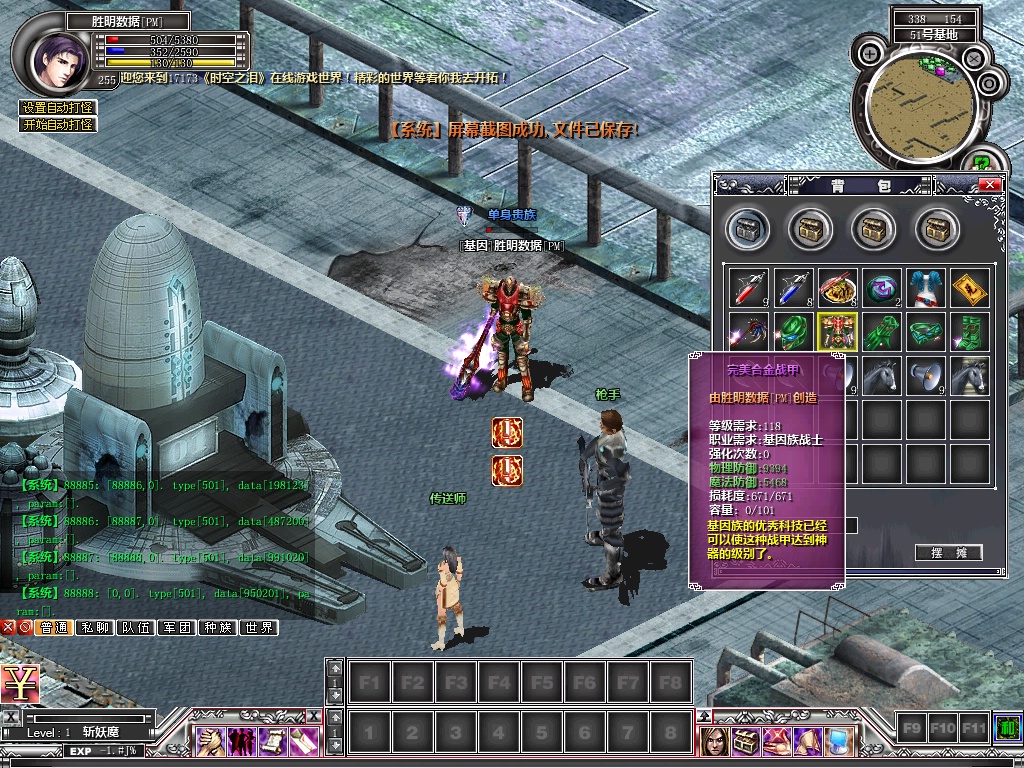The height and width of the screenshot is (768, 1024).
Task: Click the ¥ currency shop icon
Action: click(20, 683)
